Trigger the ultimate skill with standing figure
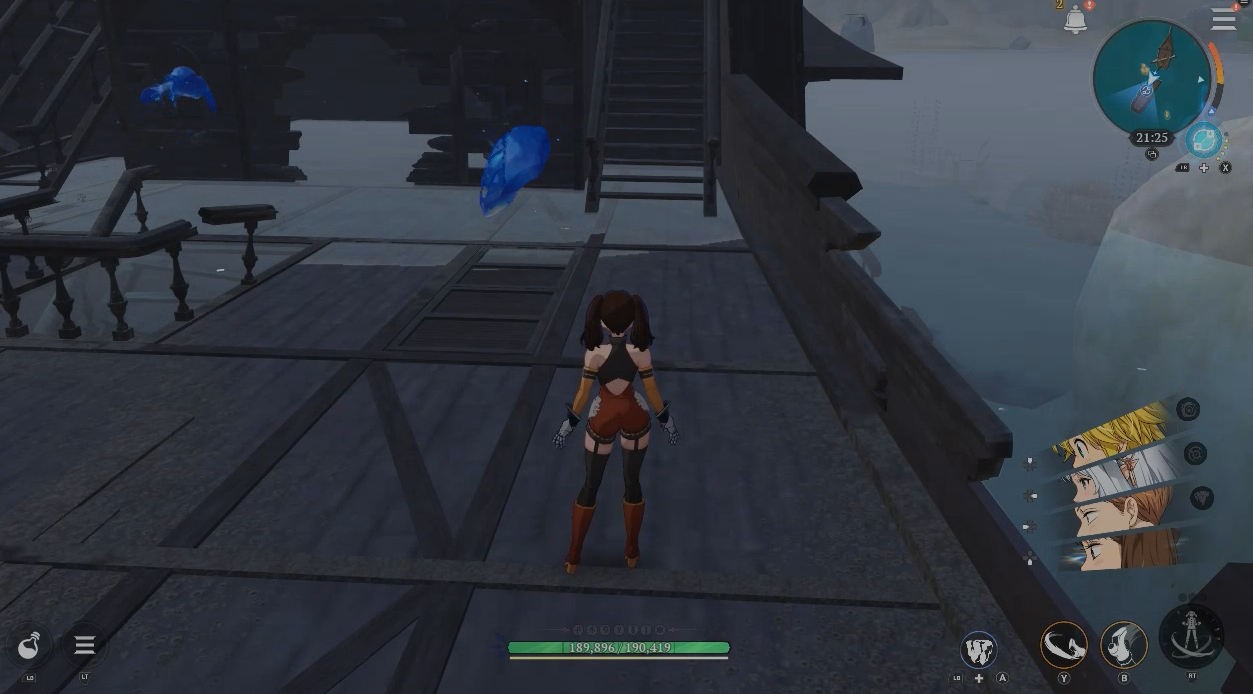 coord(1192,636)
